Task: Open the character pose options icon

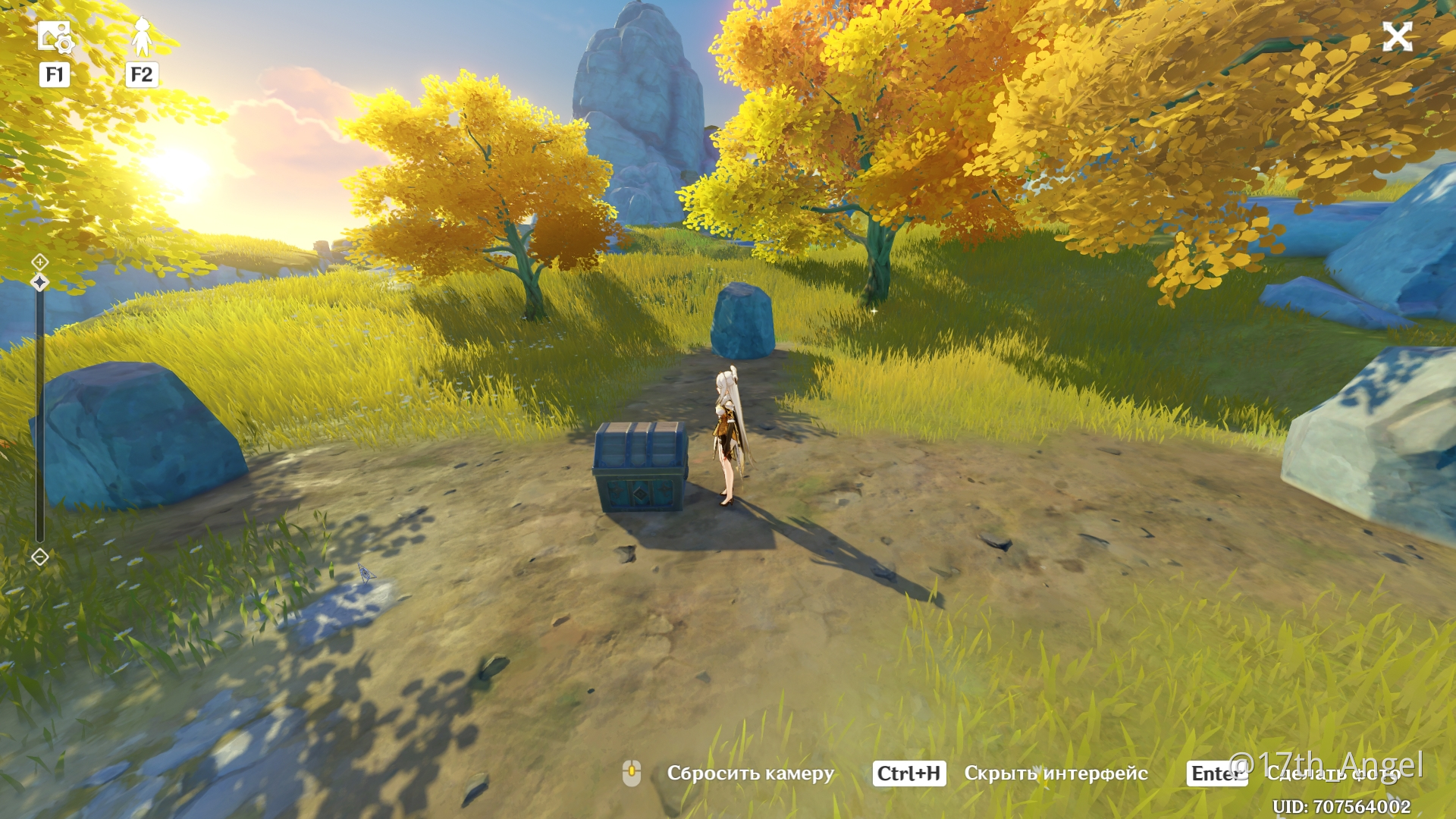Action: click(x=141, y=37)
